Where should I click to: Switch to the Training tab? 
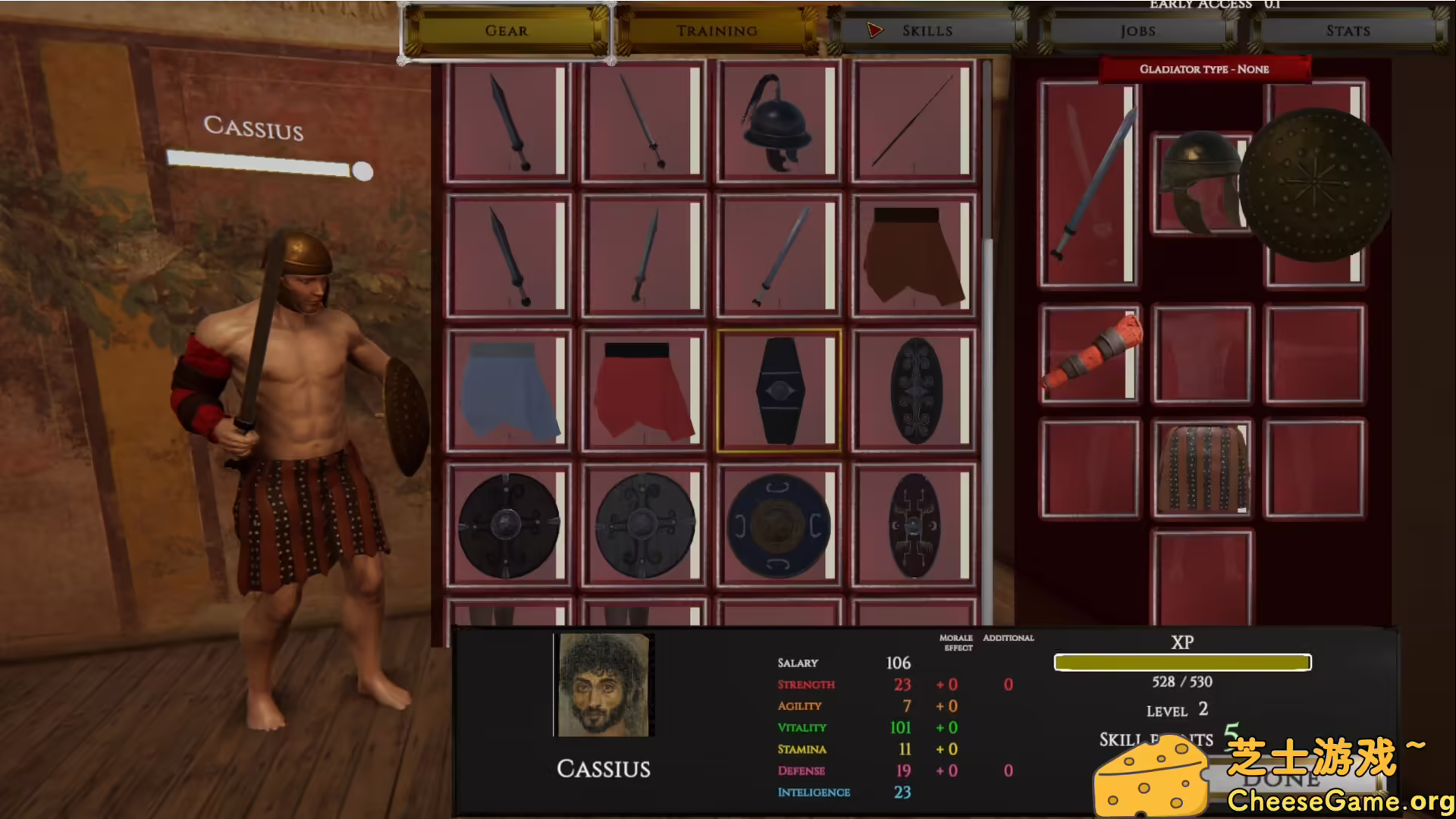click(x=716, y=30)
